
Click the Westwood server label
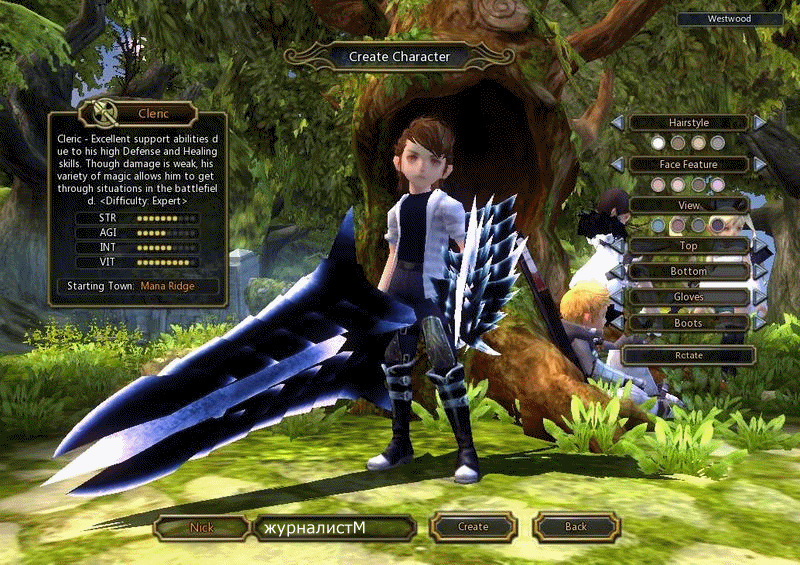[730, 19]
